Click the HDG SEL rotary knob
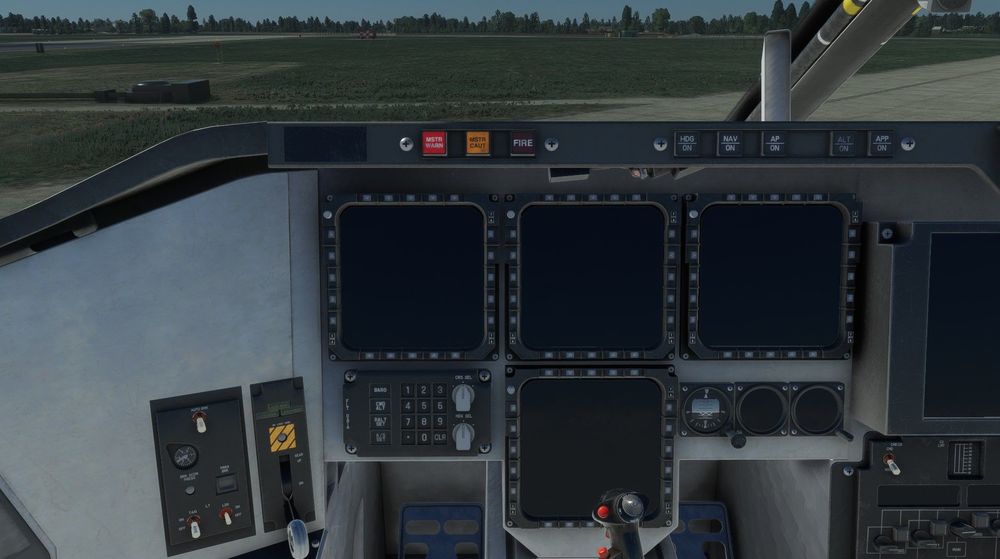This screenshot has height=559, width=1000. coord(462,435)
